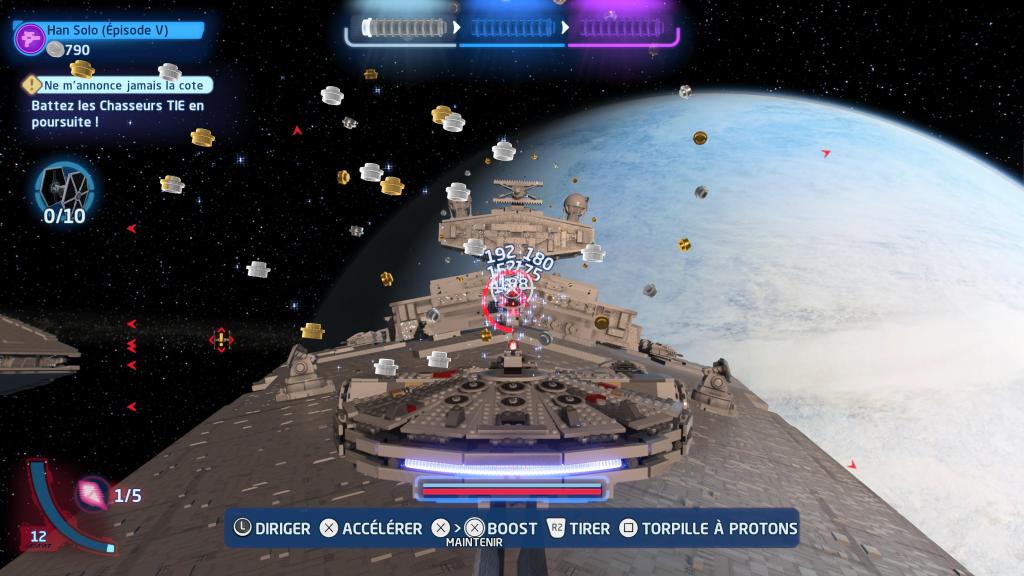The height and width of the screenshot is (576, 1024).
Task: Click the TIE fighter objective icon
Action: tap(64, 186)
